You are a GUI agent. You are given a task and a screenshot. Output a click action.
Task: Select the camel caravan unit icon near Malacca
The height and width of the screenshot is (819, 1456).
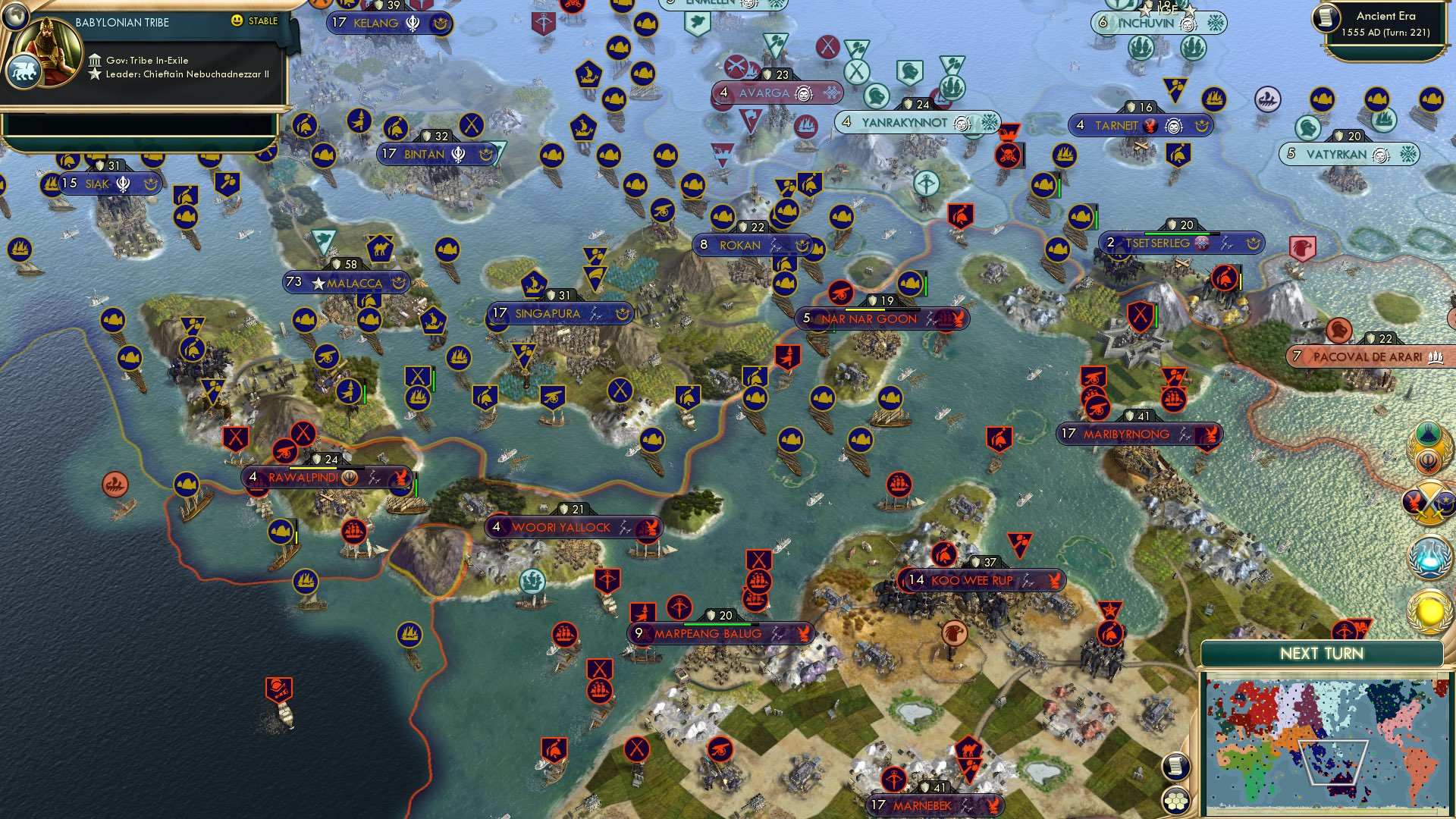pos(381,248)
